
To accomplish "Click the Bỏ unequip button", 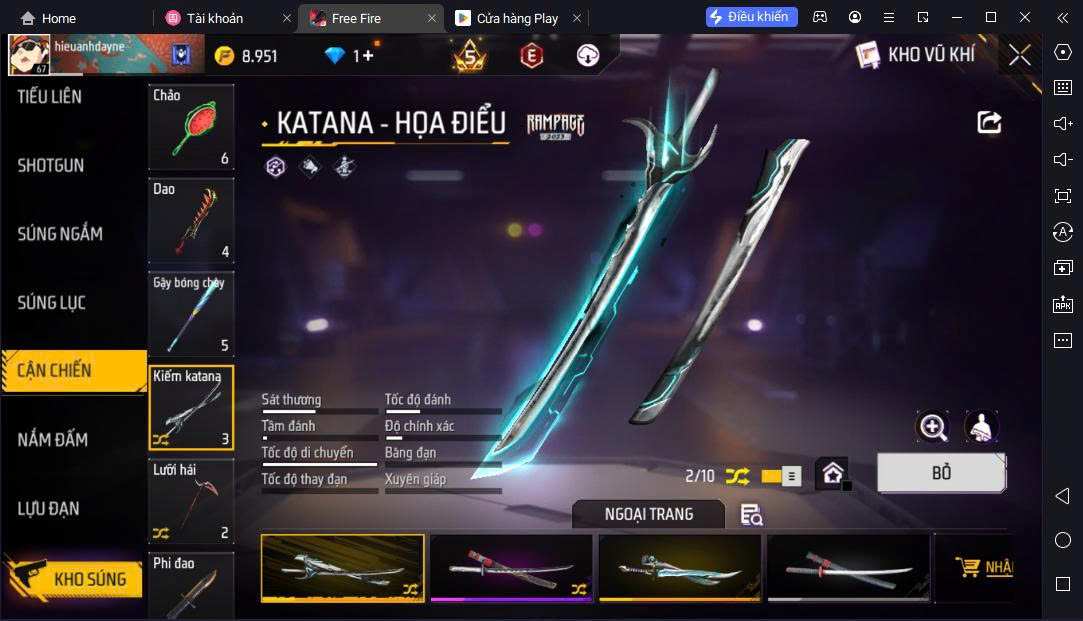I will [x=941, y=473].
